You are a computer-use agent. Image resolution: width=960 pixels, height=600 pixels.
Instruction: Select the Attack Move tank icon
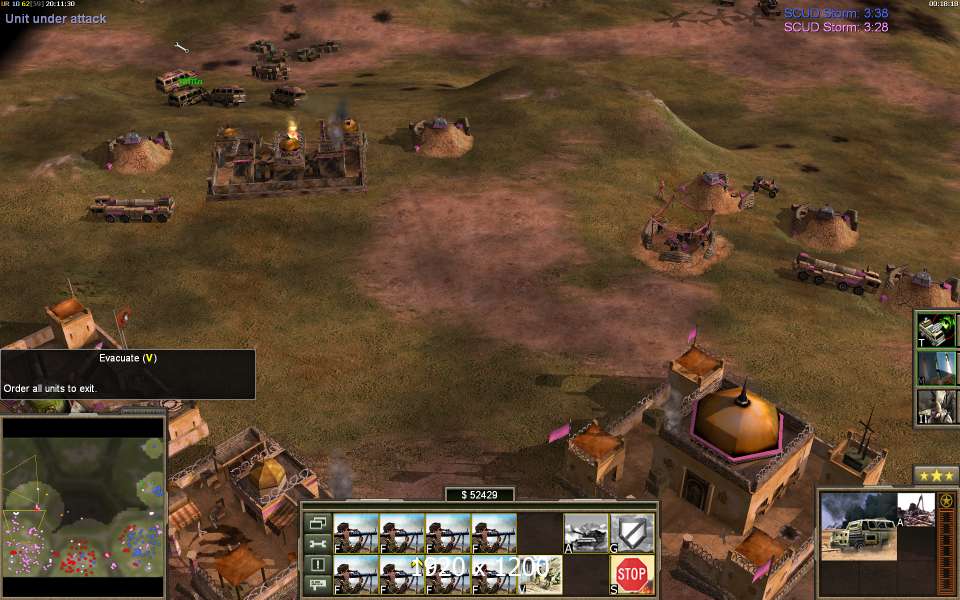[586, 533]
